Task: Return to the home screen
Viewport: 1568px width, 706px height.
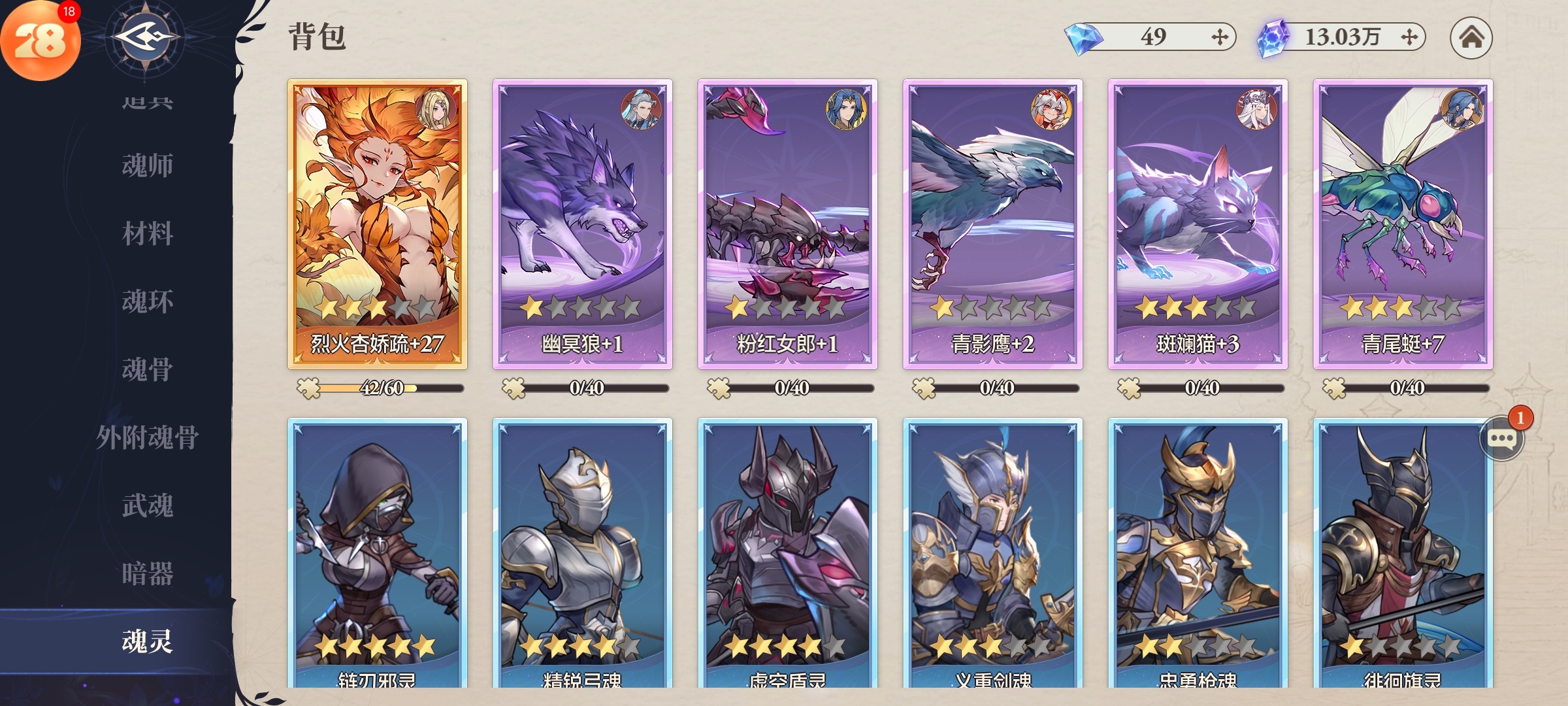Action: click(1471, 37)
